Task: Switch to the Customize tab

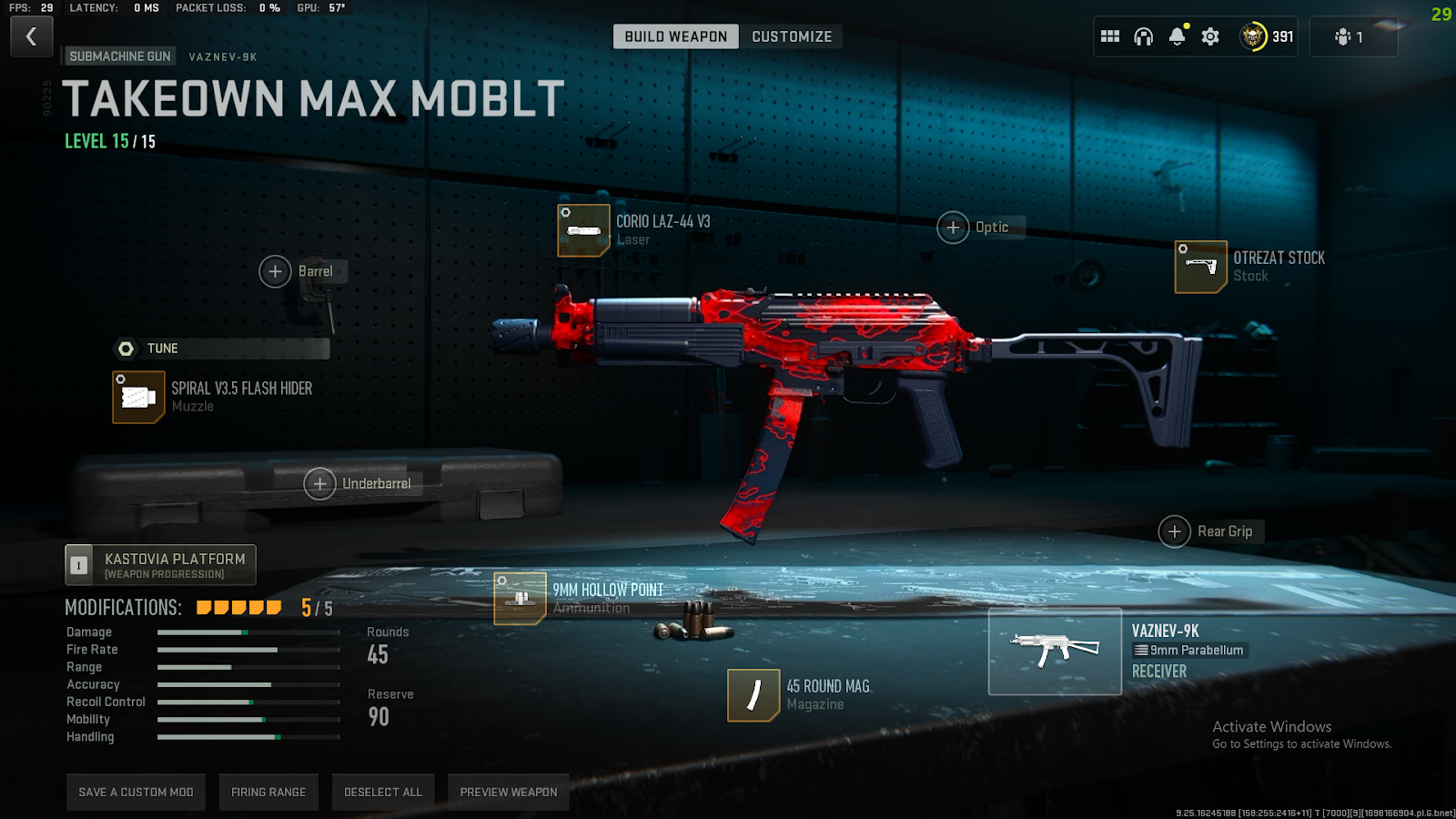Action: pos(791,36)
